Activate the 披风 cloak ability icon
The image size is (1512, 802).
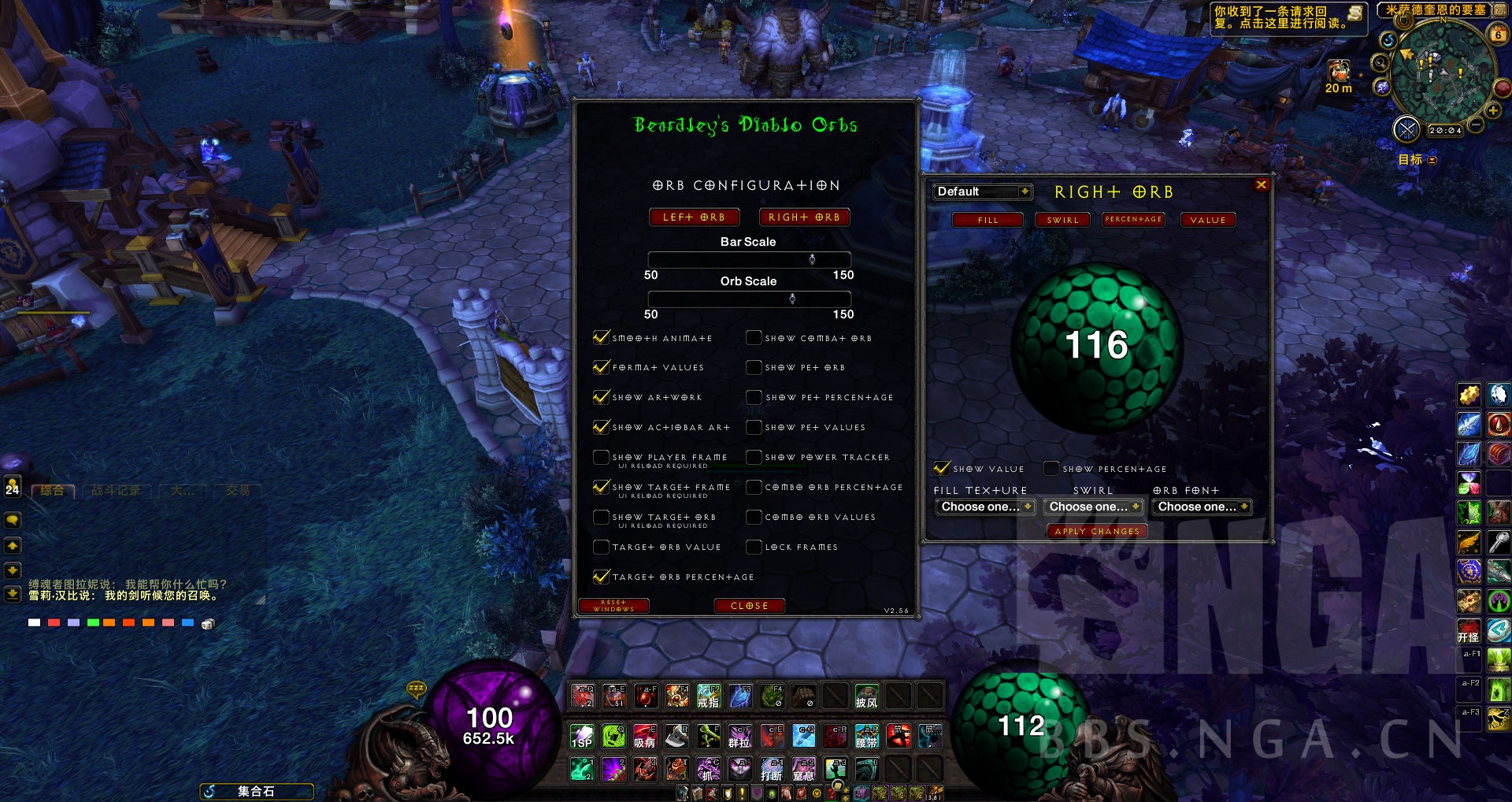coord(866,698)
